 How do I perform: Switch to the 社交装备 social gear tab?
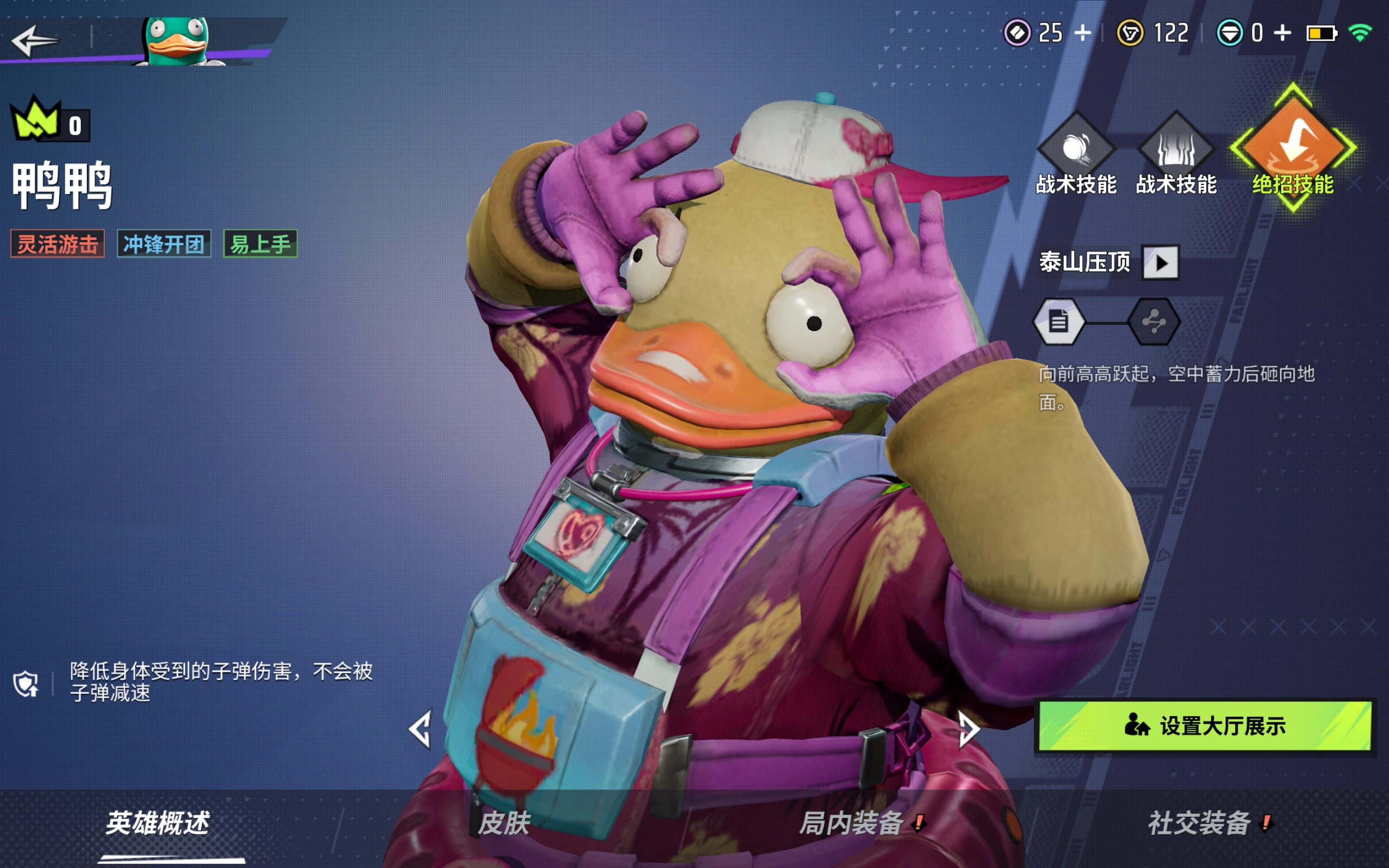1200,823
